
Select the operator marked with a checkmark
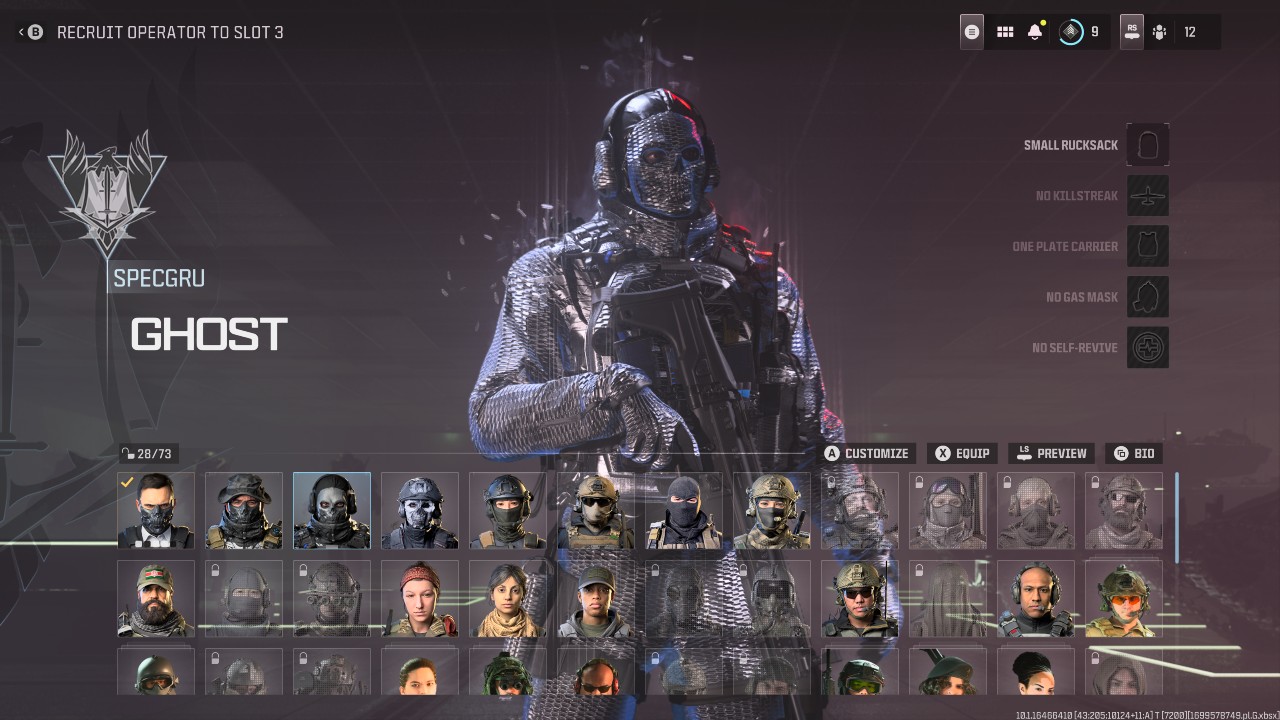[155, 510]
